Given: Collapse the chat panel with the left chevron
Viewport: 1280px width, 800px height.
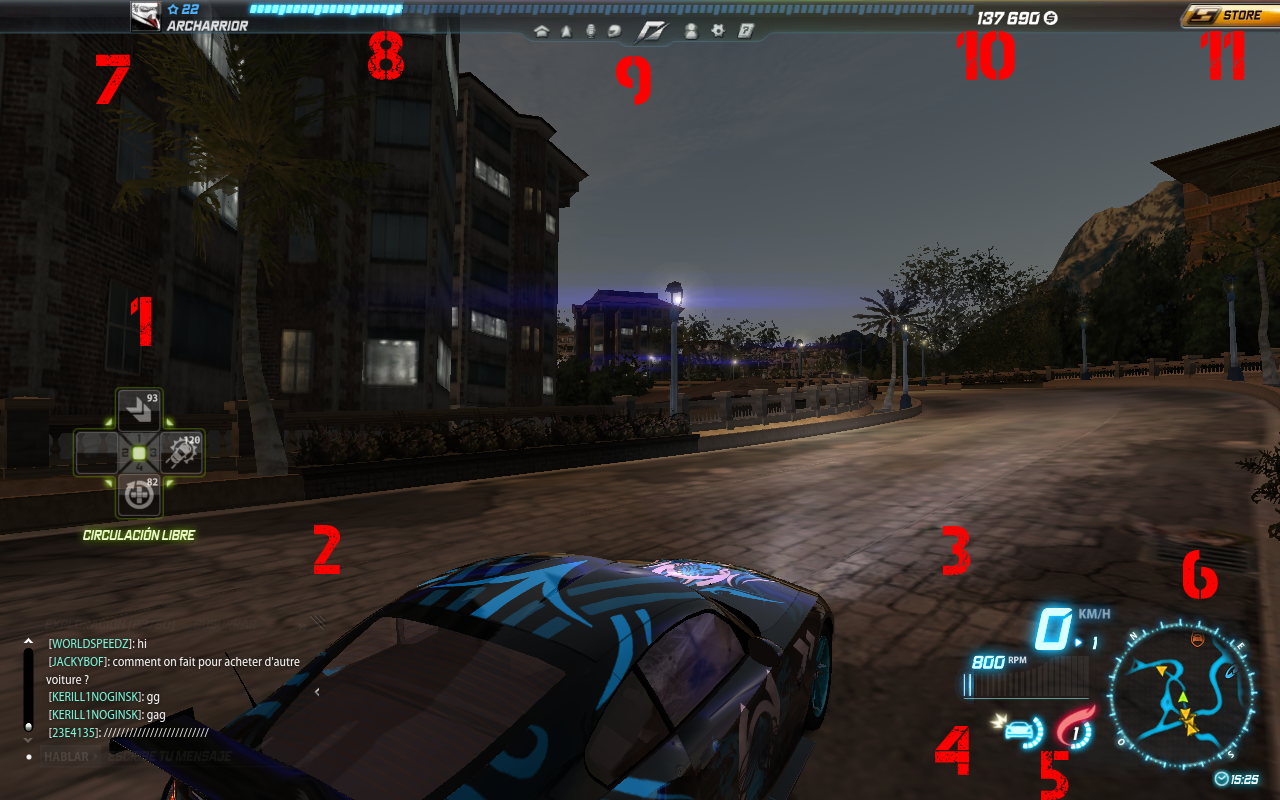Looking at the screenshot, I should (318, 690).
